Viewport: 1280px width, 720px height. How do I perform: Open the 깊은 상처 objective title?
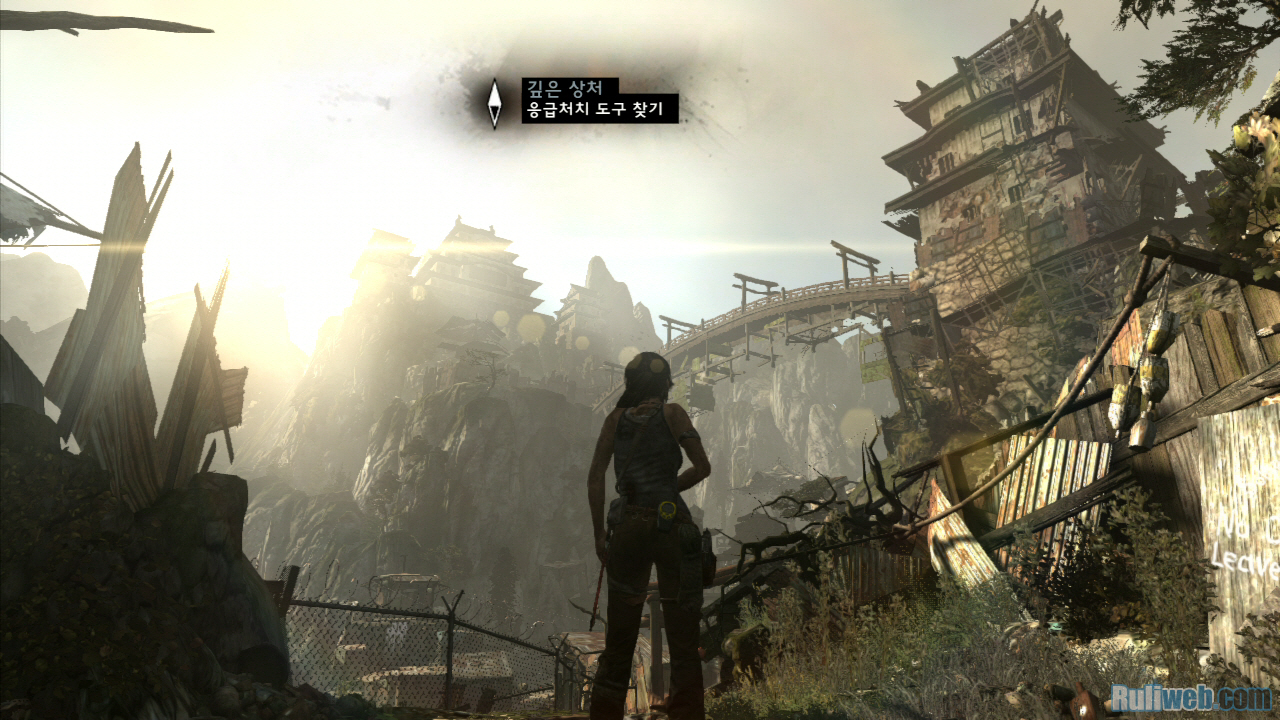coord(570,87)
